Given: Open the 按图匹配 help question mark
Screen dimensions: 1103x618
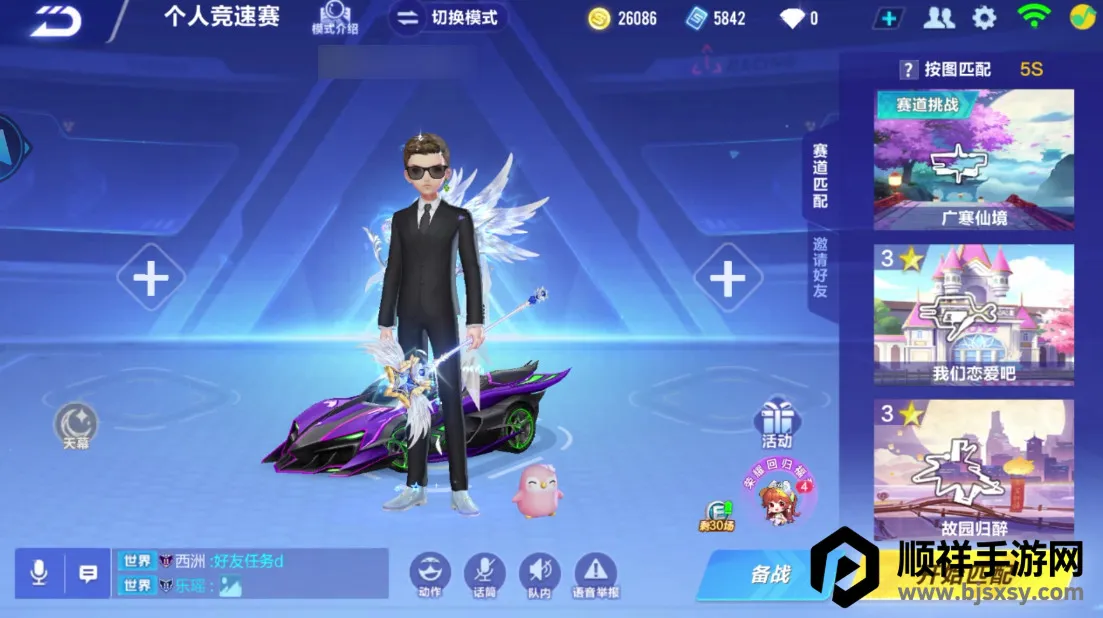Looking at the screenshot, I should [x=908, y=69].
